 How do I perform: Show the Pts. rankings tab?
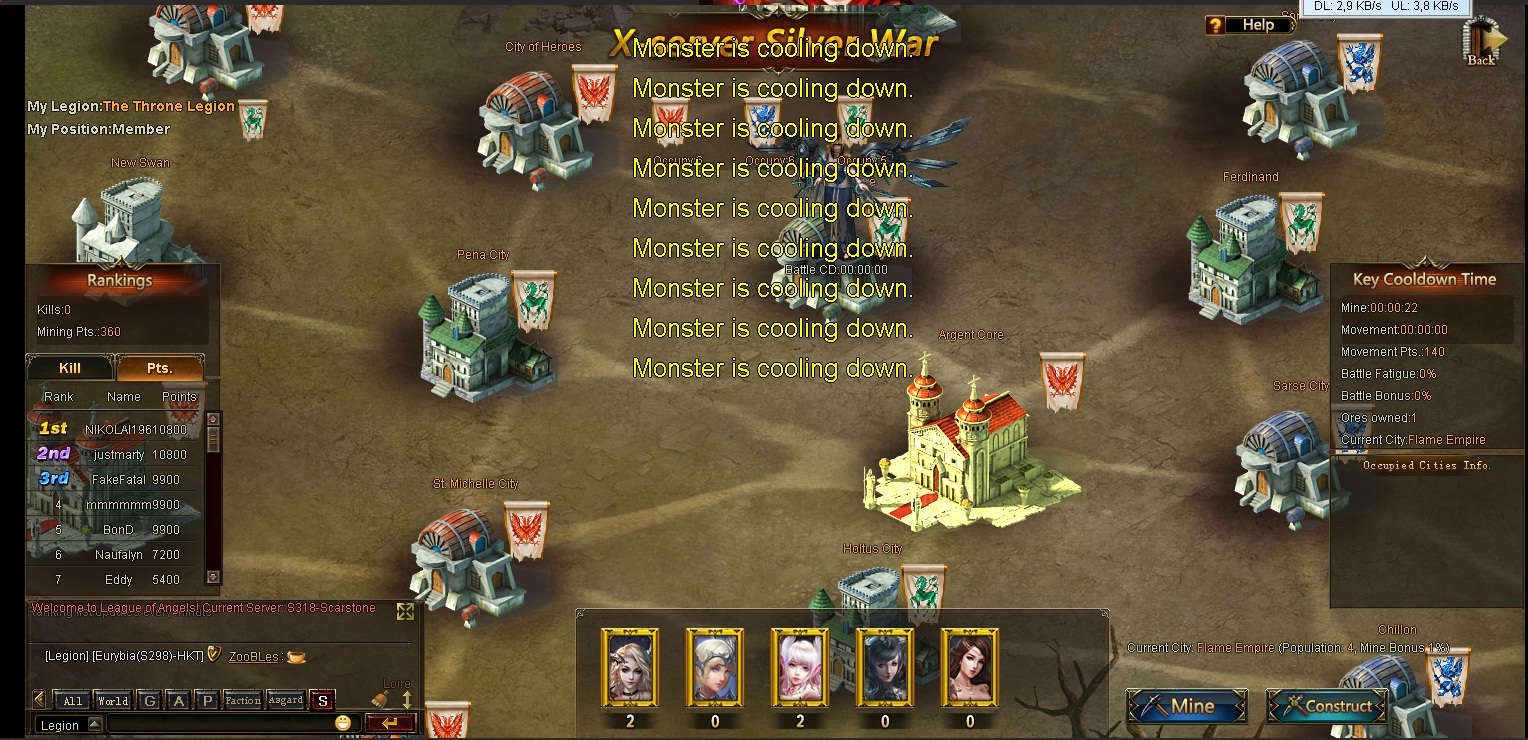click(x=160, y=368)
